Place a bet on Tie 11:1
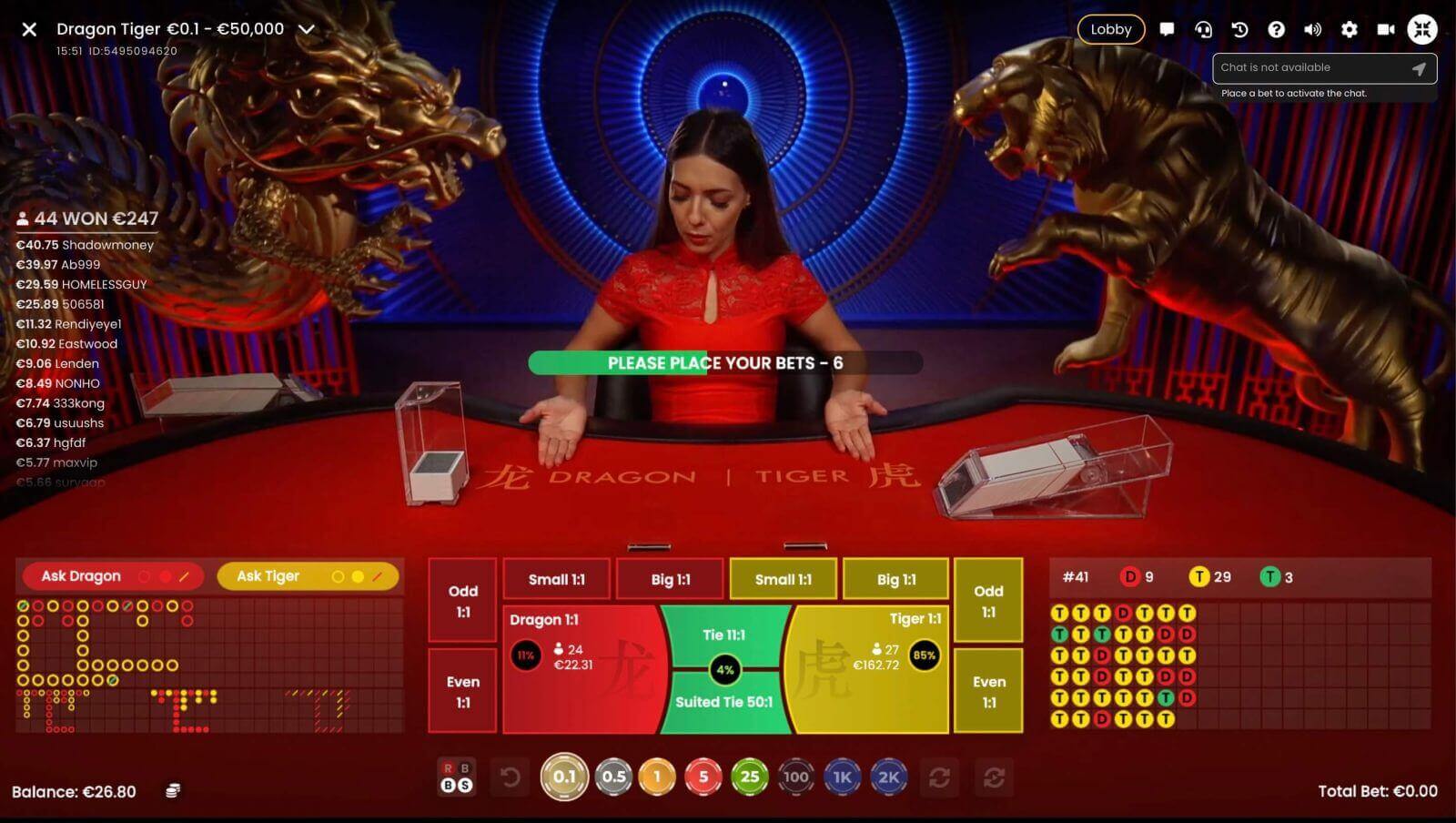The height and width of the screenshot is (823, 1456). click(x=725, y=635)
